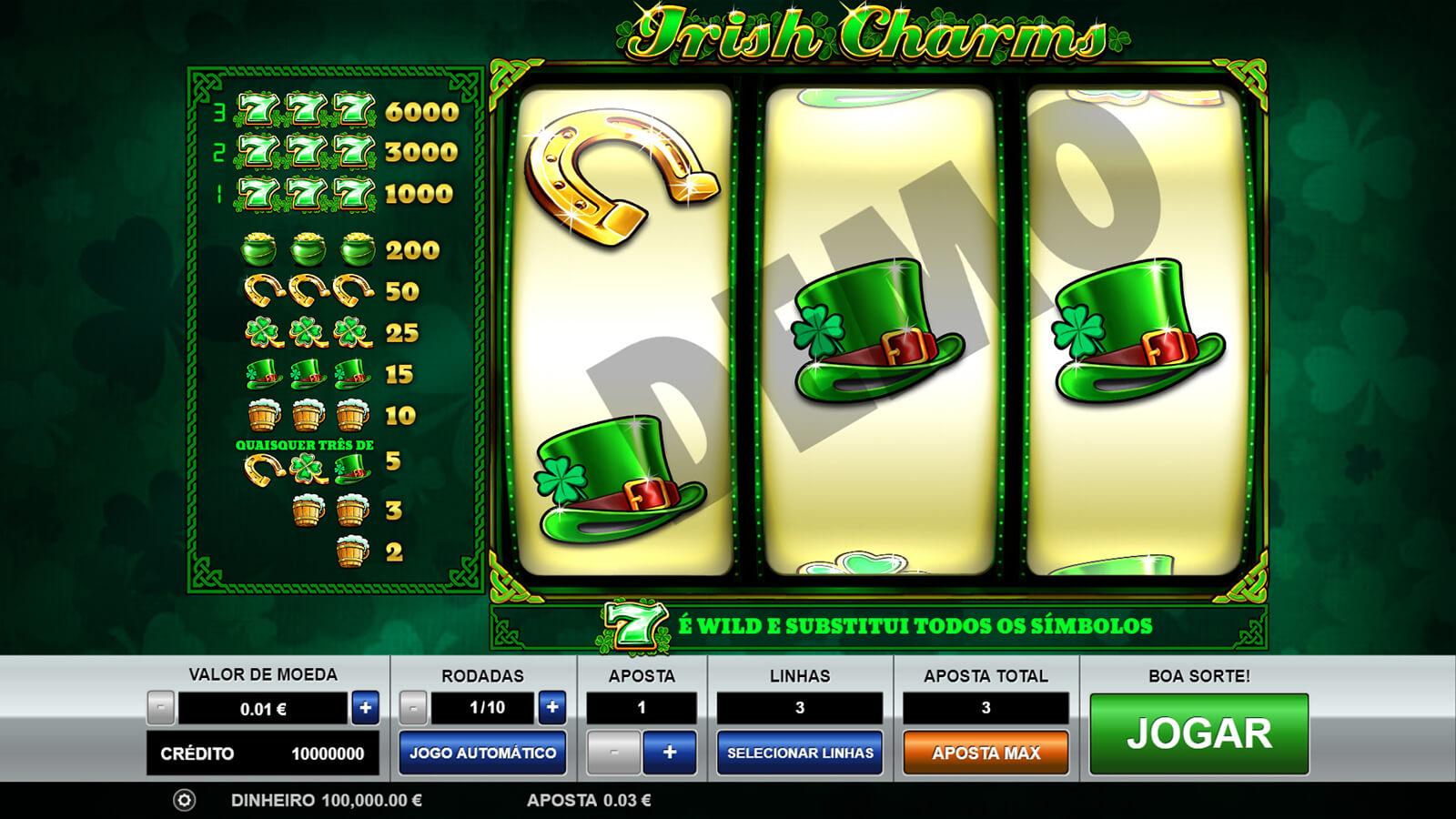Viewport: 1456px width, 819px height.
Task: Decrease the coin value (Valor de Moeda)
Action: click(161, 707)
